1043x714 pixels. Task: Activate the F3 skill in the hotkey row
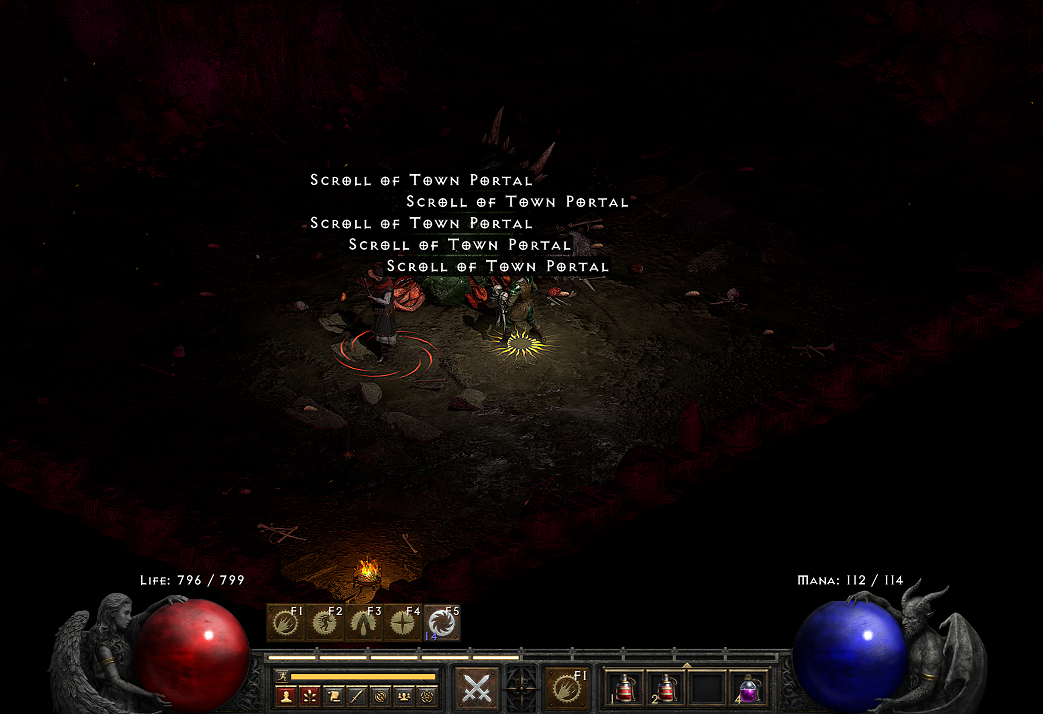[364, 623]
